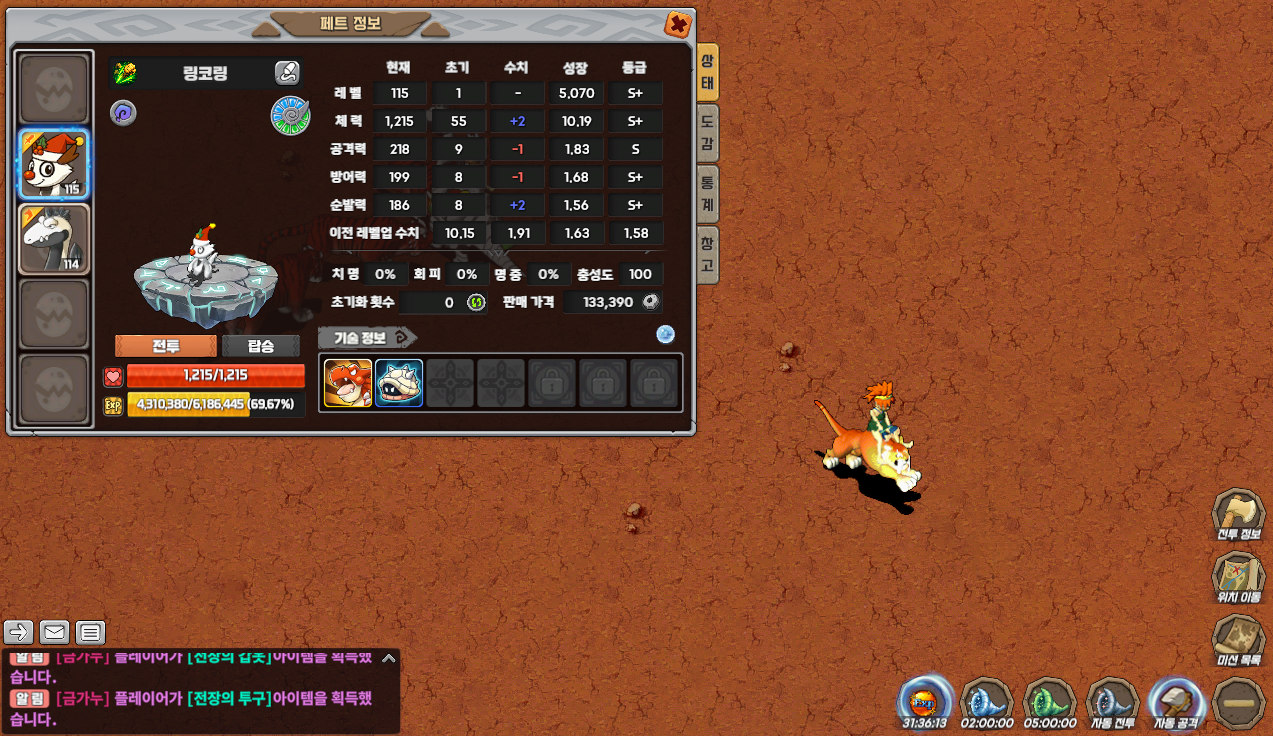Select the spiked shell skill icon
The height and width of the screenshot is (736, 1273).
pos(399,383)
